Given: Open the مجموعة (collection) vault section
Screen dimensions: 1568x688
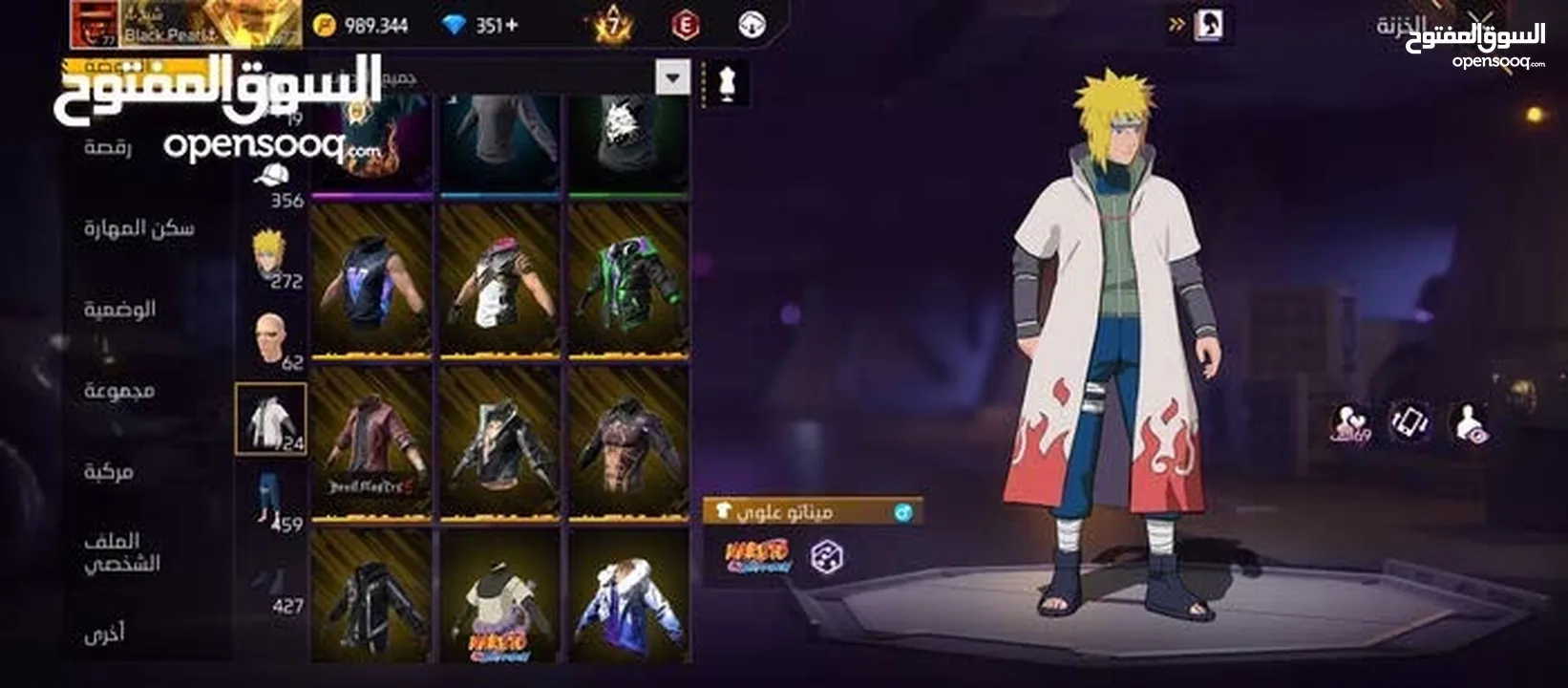Looking at the screenshot, I should [118, 390].
